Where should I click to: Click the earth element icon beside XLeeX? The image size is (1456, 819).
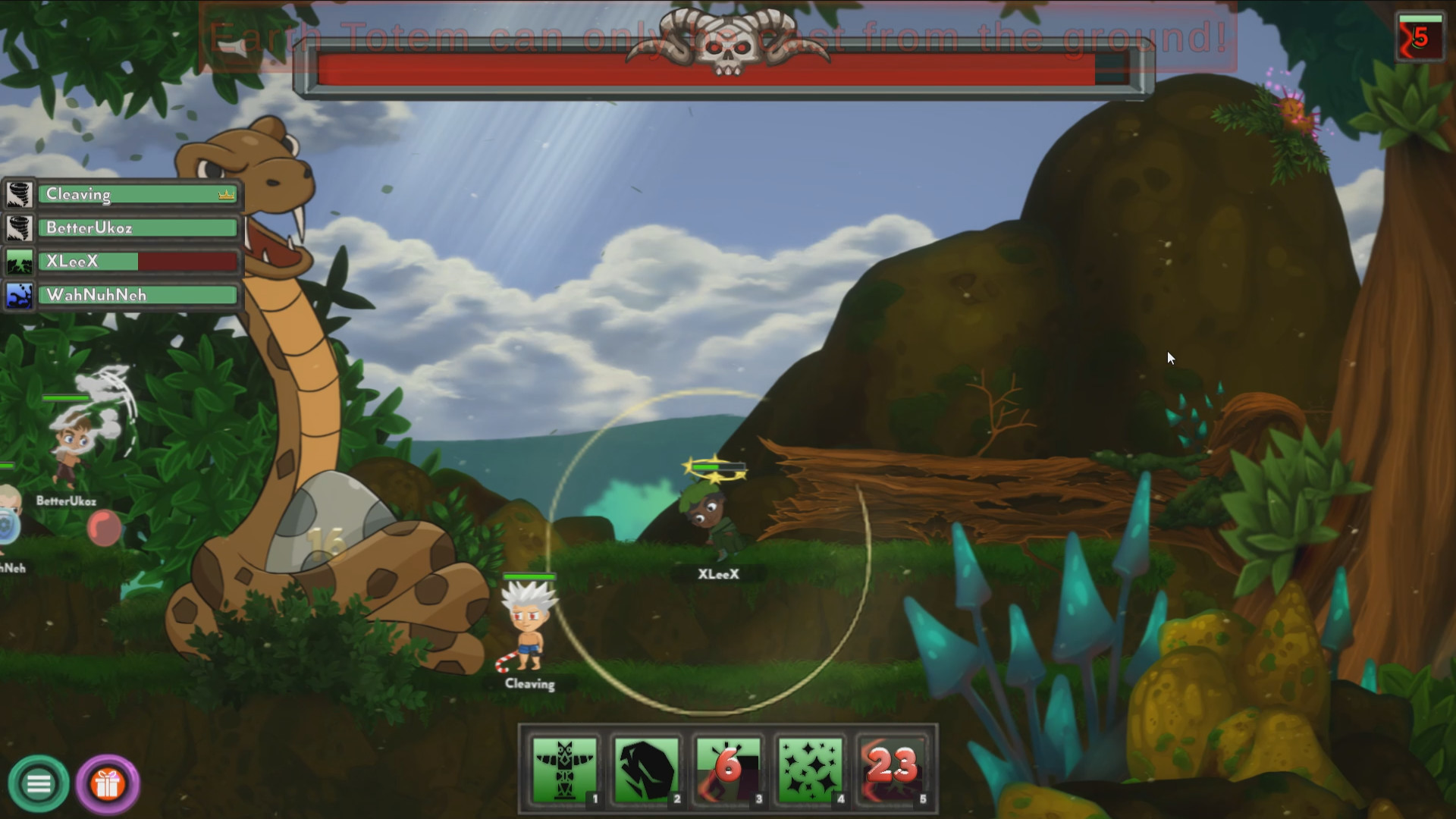click(19, 261)
